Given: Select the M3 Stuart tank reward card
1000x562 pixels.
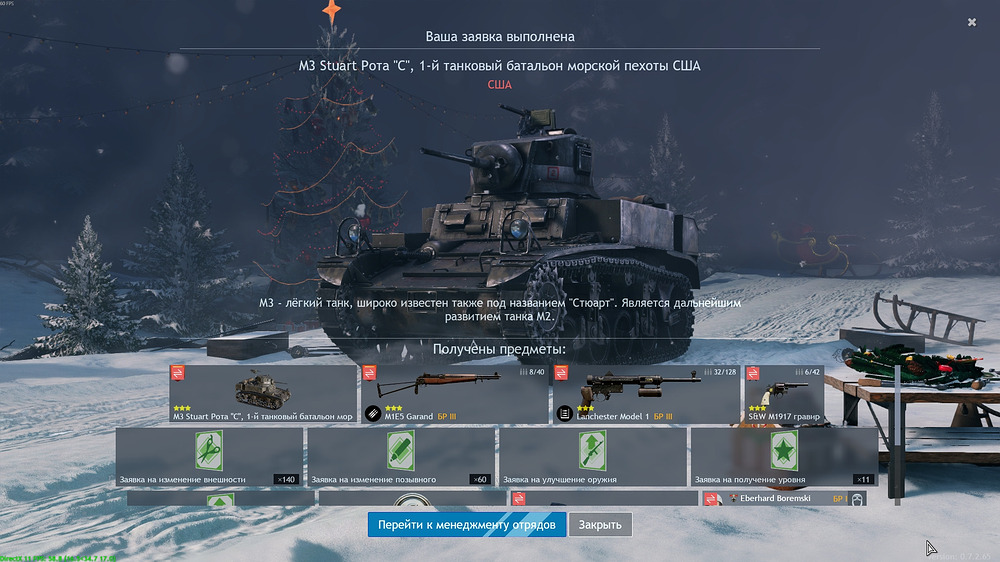Looking at the screenshot, I should pos(263,393).
